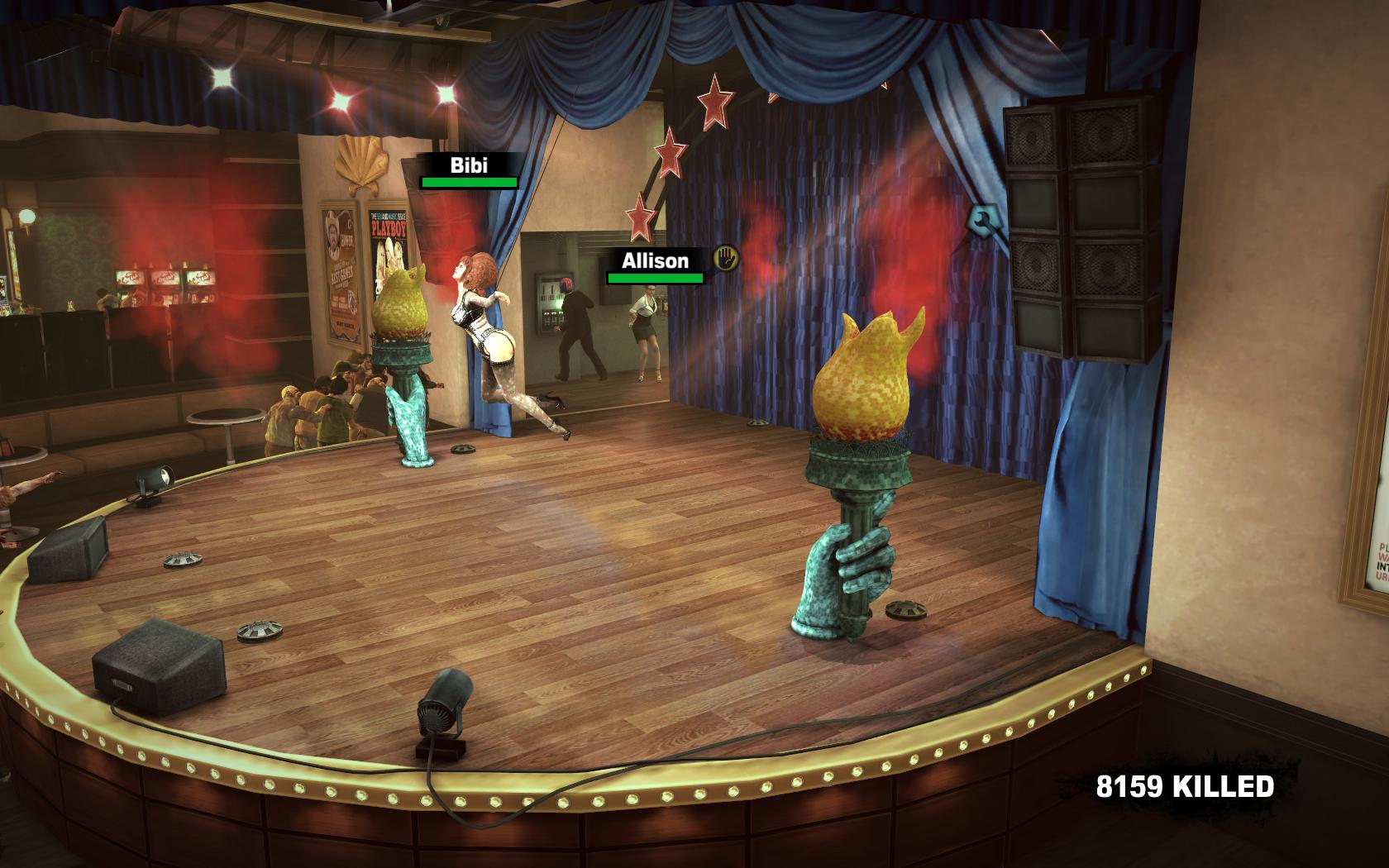The image size is (1389, 868).
Task: Click the wrench maintenance room marker
Action: [x=983, y=221]
